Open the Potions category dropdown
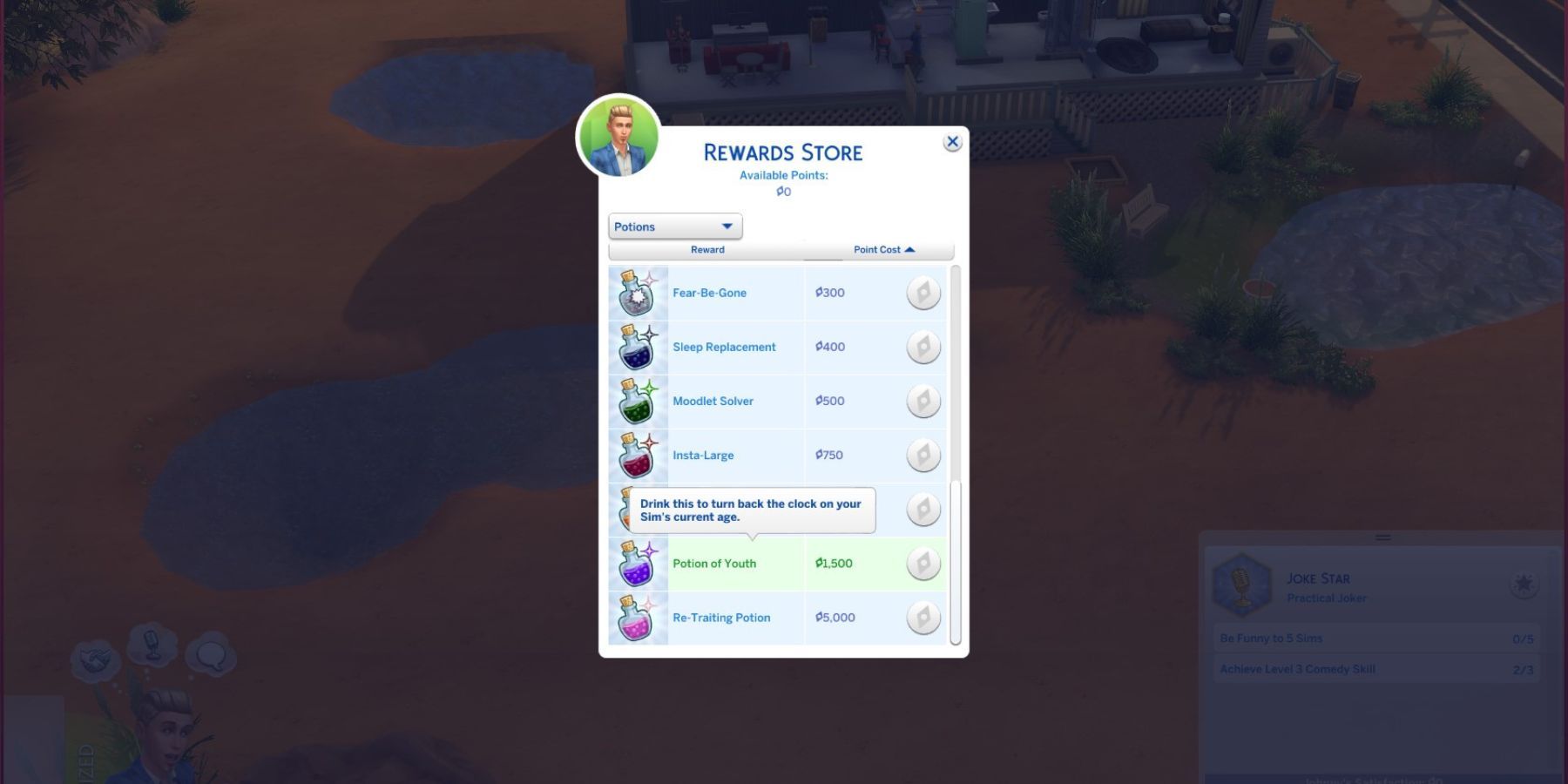The image size is (1568, 784). point(674,226)
